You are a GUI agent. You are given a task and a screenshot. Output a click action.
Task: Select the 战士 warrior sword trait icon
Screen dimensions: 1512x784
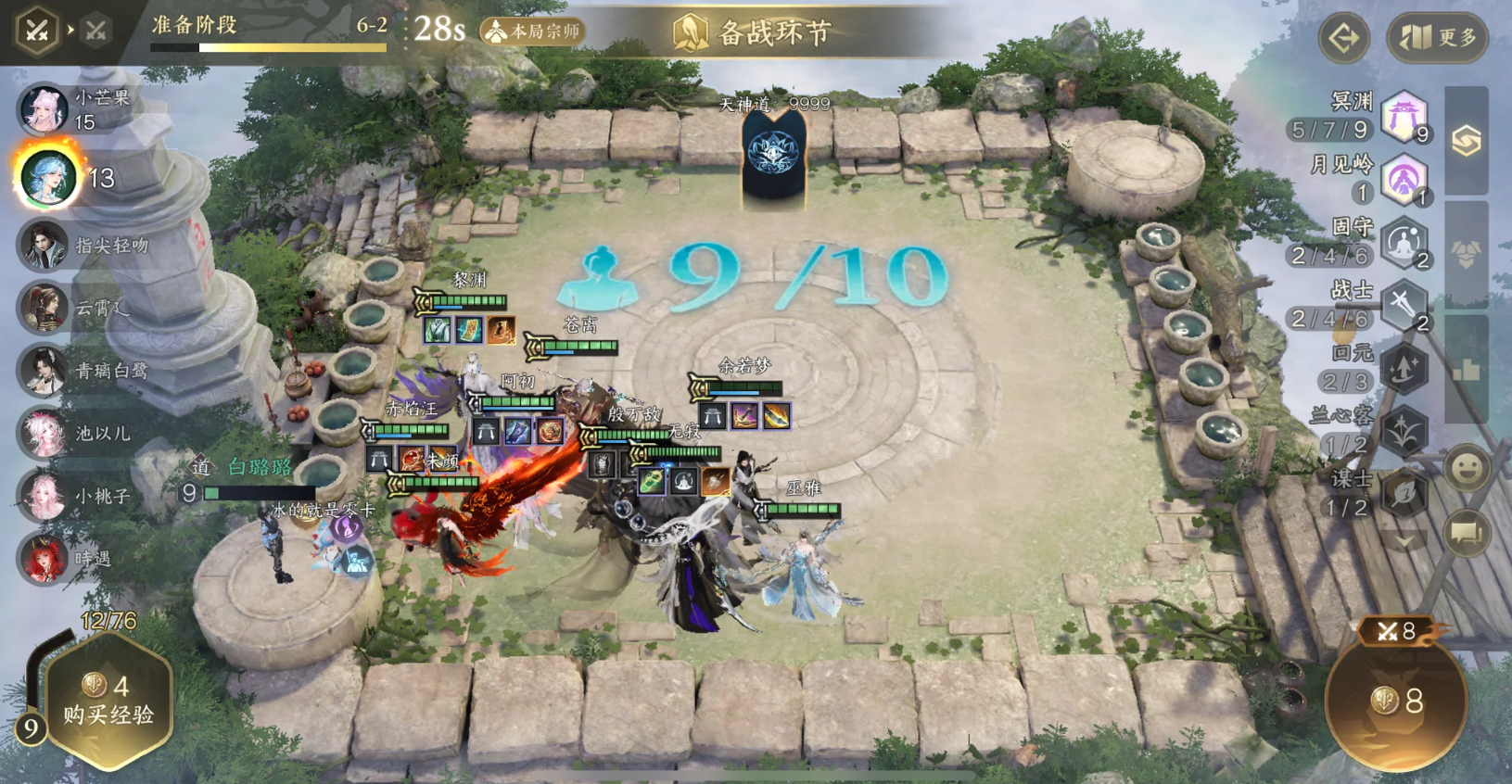coord(1405,302)
